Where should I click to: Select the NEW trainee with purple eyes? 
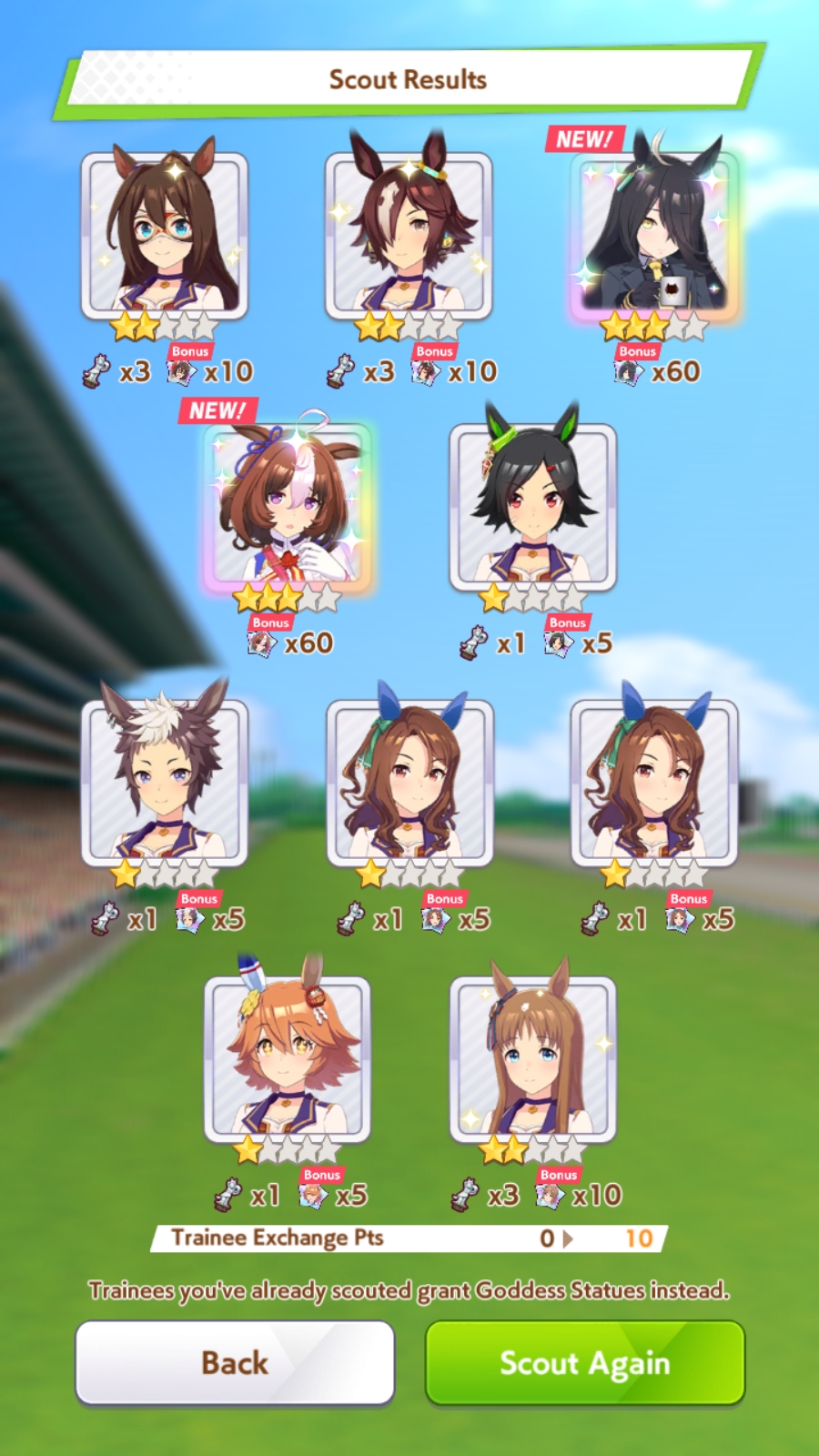(288, 506)
